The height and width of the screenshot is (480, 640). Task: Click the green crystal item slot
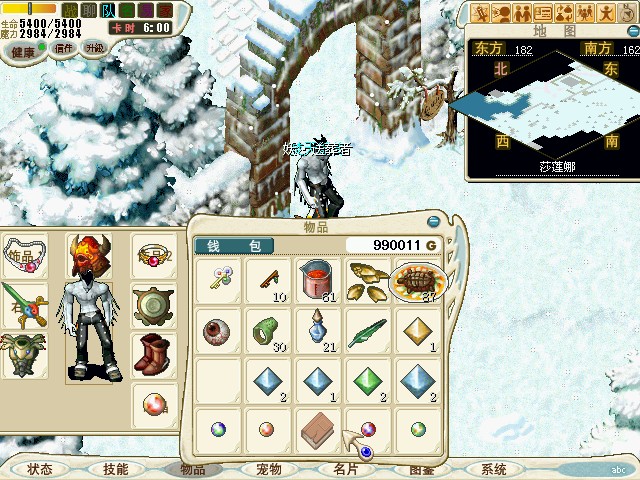pos(367,381)
